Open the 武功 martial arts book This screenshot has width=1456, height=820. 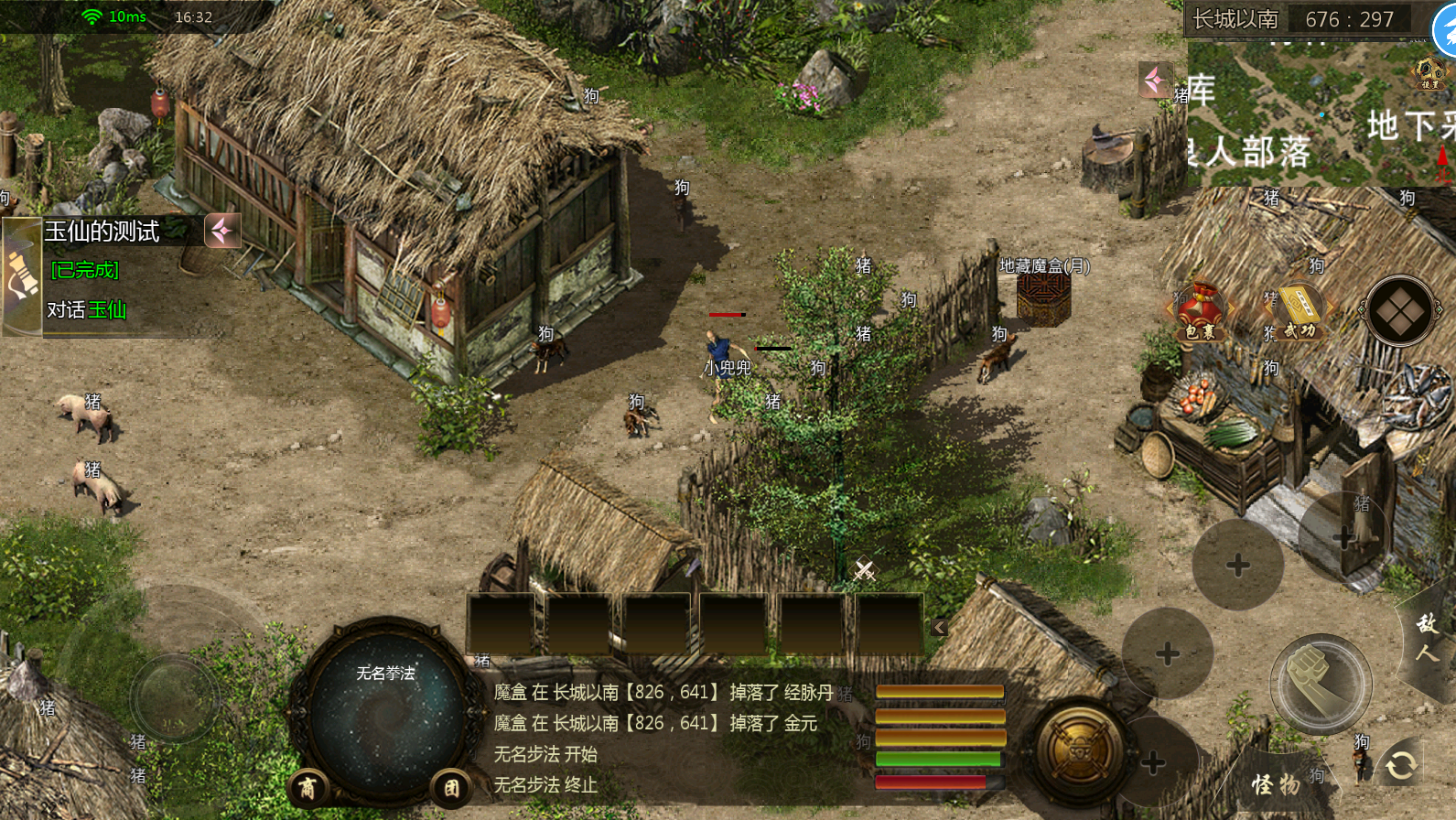[x=1298, y=313]
